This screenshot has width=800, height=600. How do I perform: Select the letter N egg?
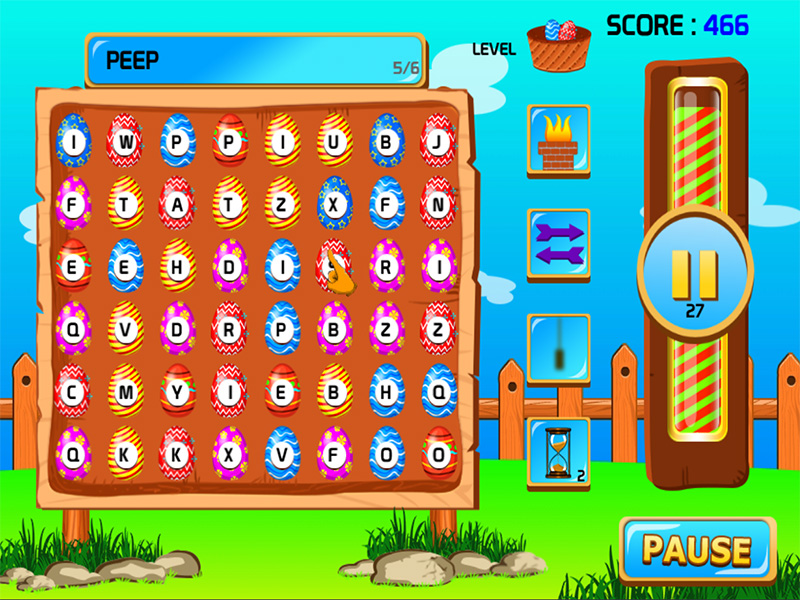(438, 204)
